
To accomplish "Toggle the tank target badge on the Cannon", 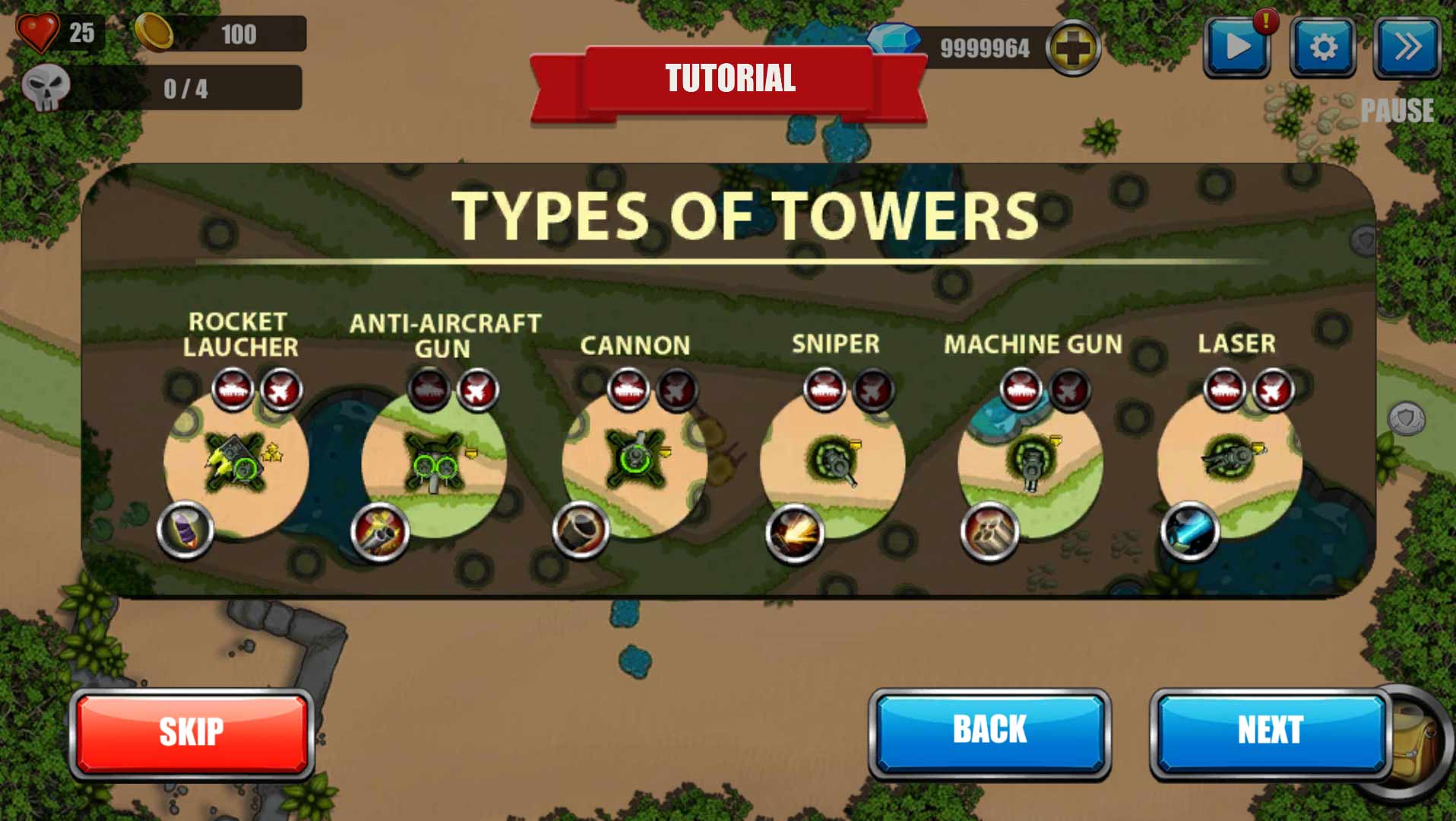I will [x=628, y=390].
